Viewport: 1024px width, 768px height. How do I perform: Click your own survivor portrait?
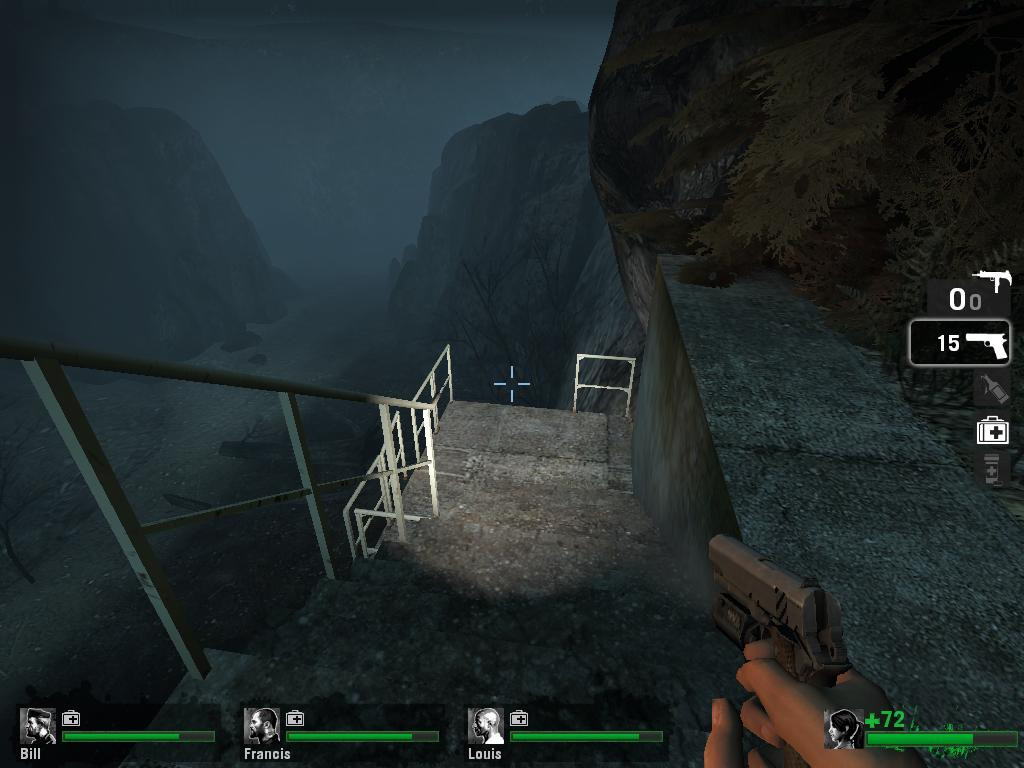(843, 729)
